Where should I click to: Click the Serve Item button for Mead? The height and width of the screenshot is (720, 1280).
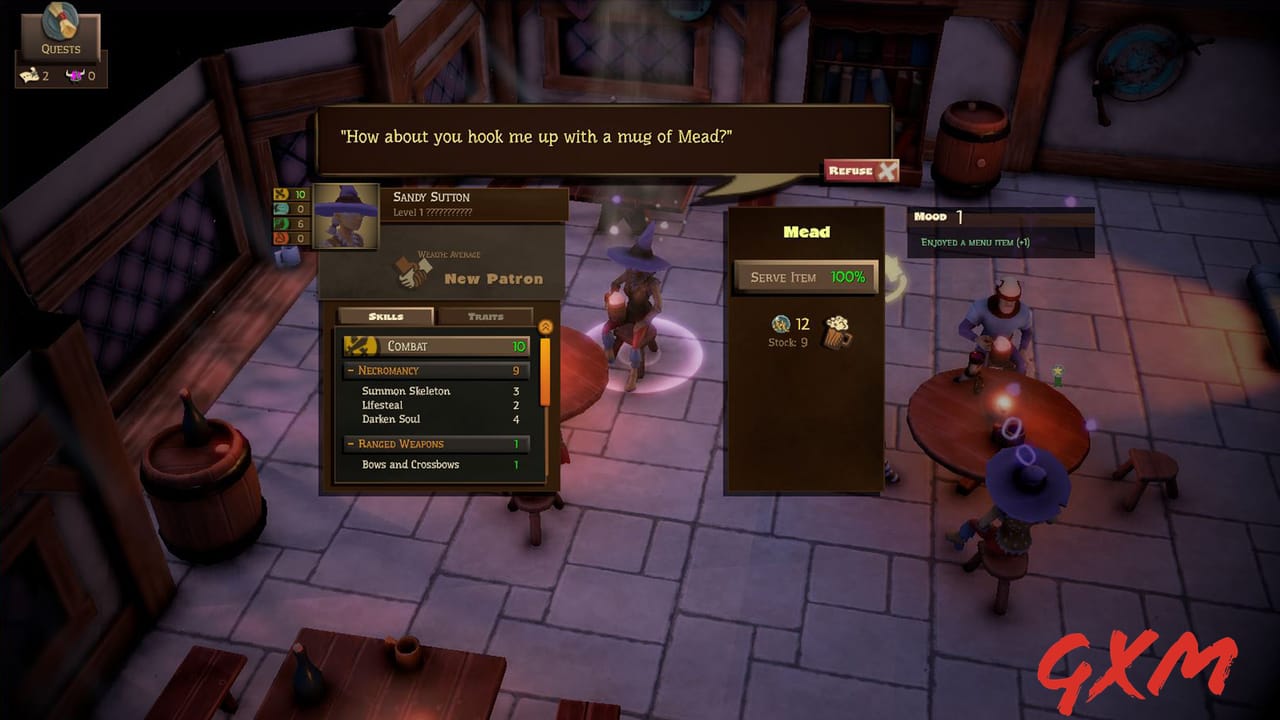805,276
